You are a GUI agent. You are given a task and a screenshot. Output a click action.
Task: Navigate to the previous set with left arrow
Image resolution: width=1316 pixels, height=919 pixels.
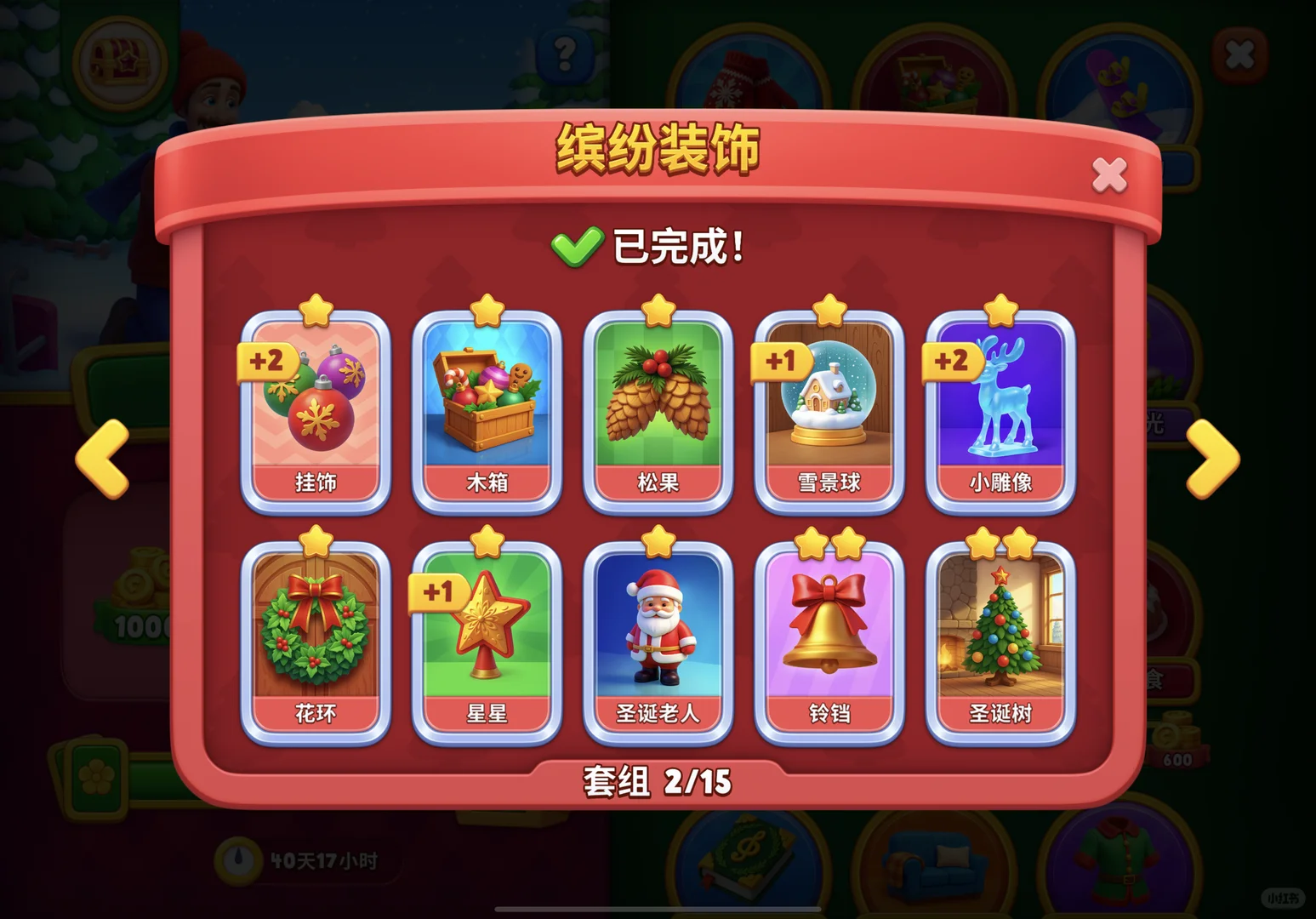point(104,457)
